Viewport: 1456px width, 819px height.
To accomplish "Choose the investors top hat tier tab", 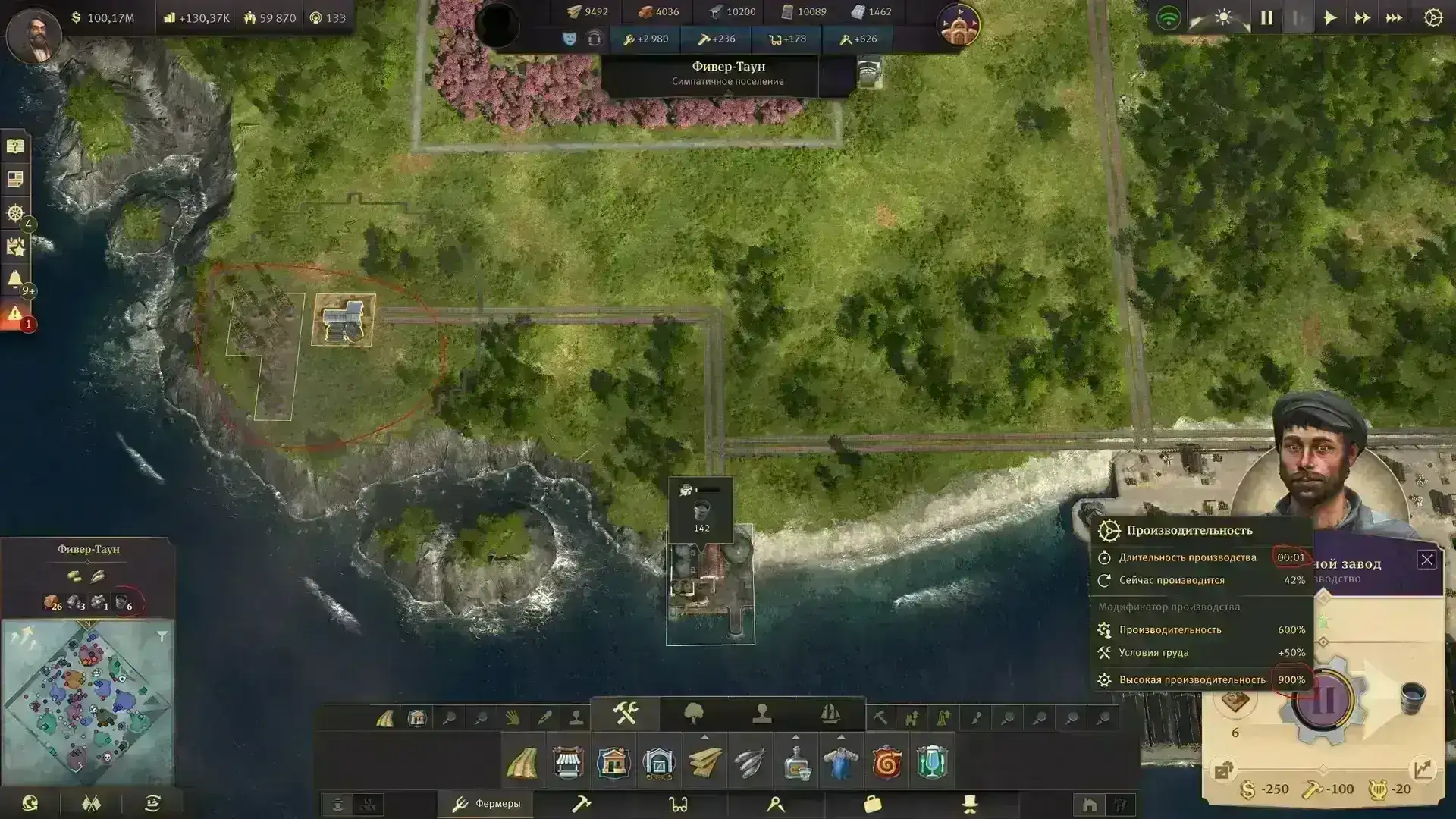I will coord(969,804).
